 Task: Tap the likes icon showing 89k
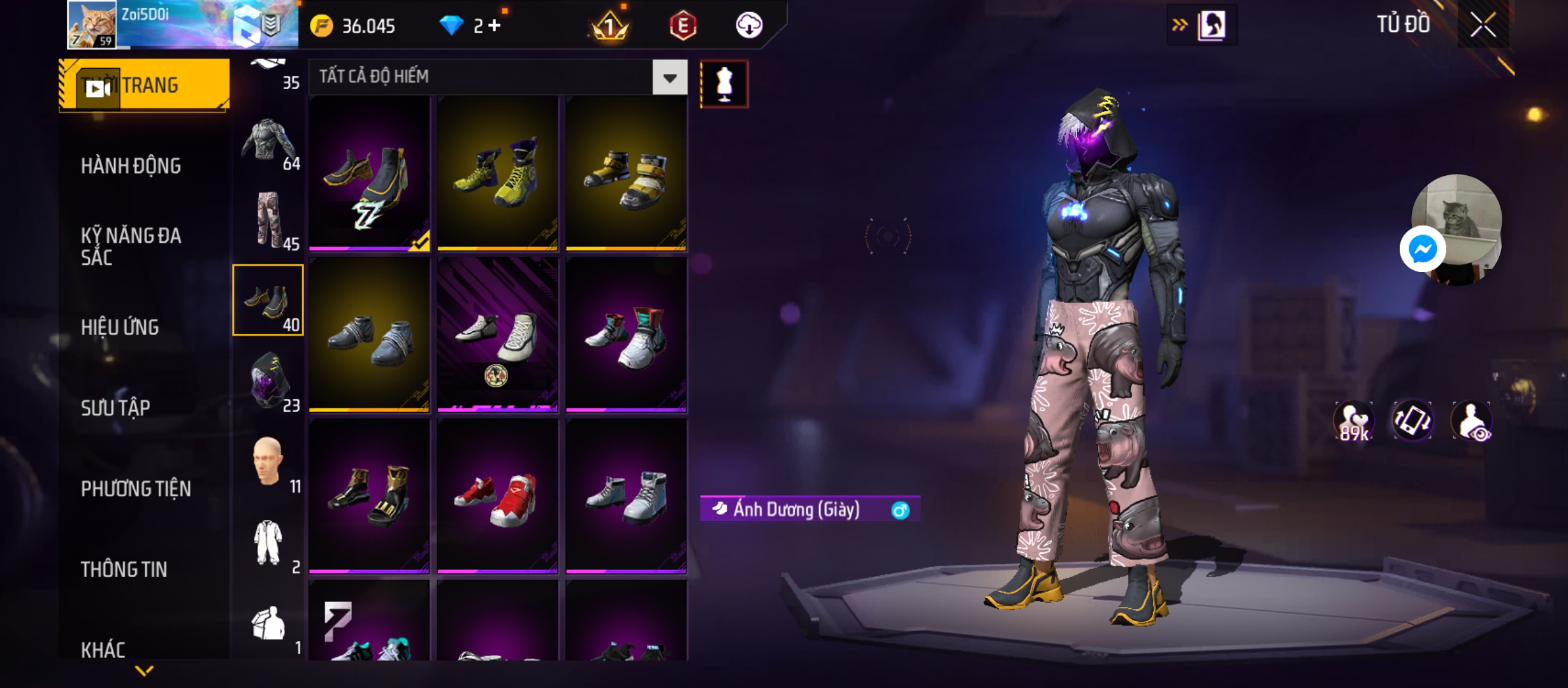coord(1353,421)
